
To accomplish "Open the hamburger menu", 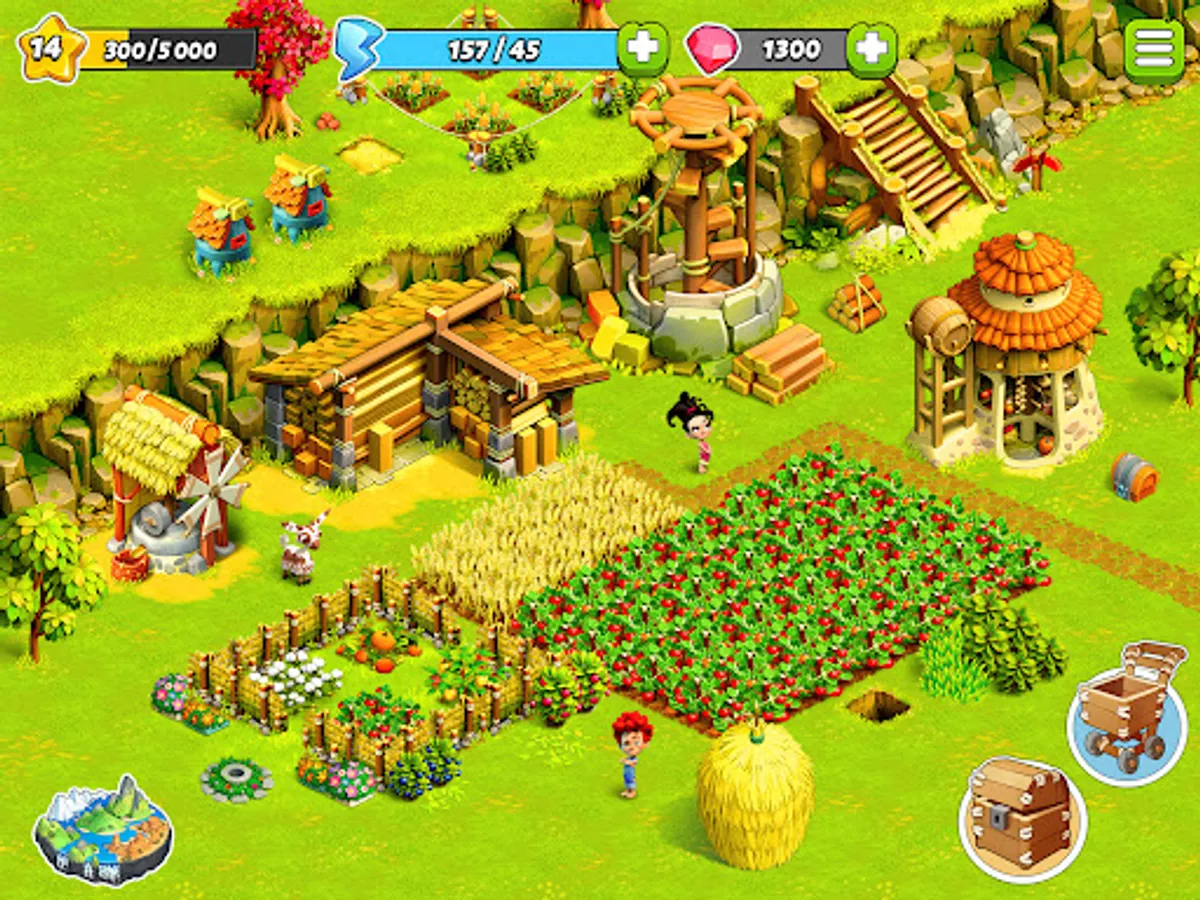I will click(1153, 50).
